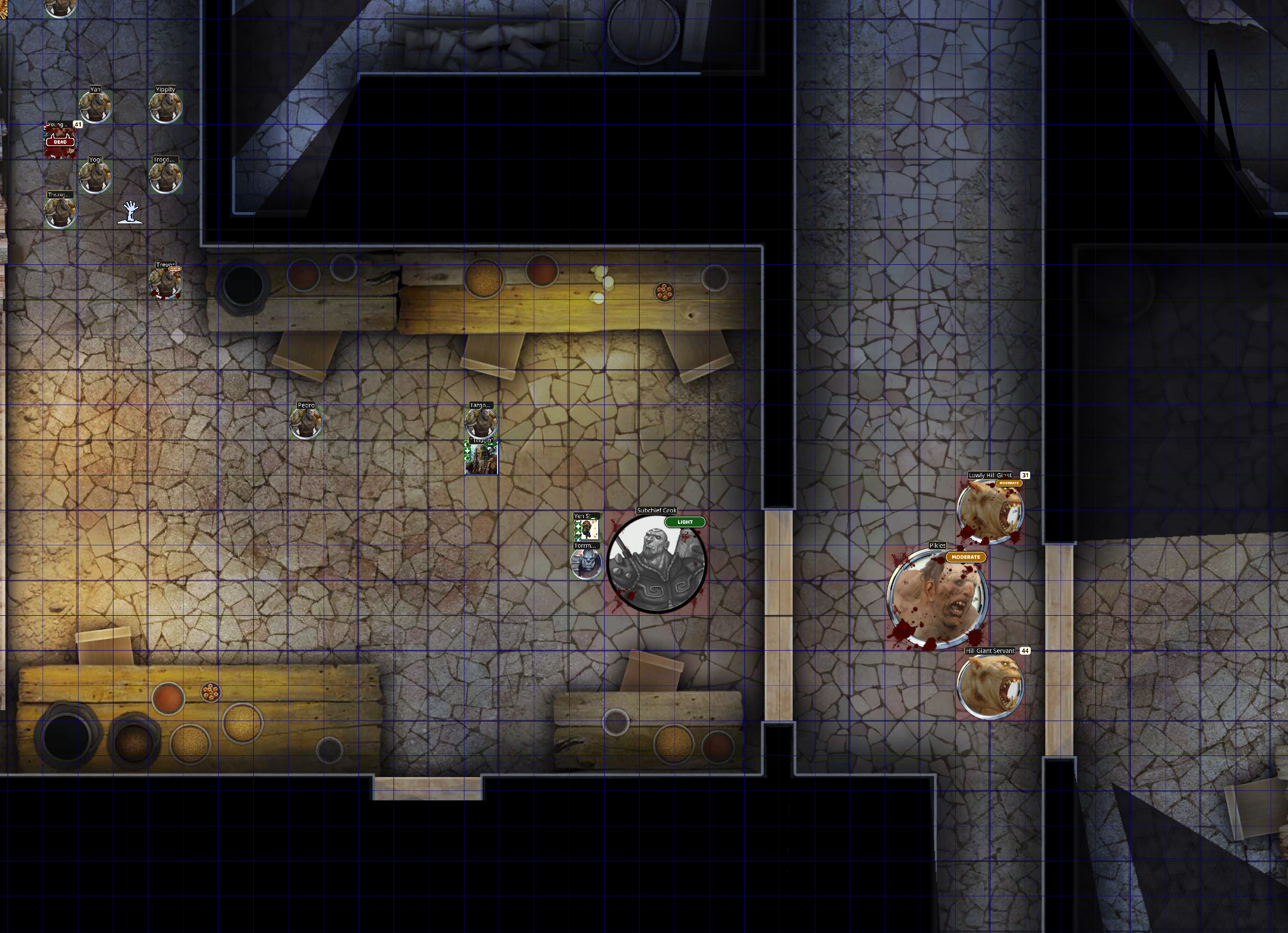Click the white zombie hand marker
Screen dimensions: 1288x933
point(130,212)
